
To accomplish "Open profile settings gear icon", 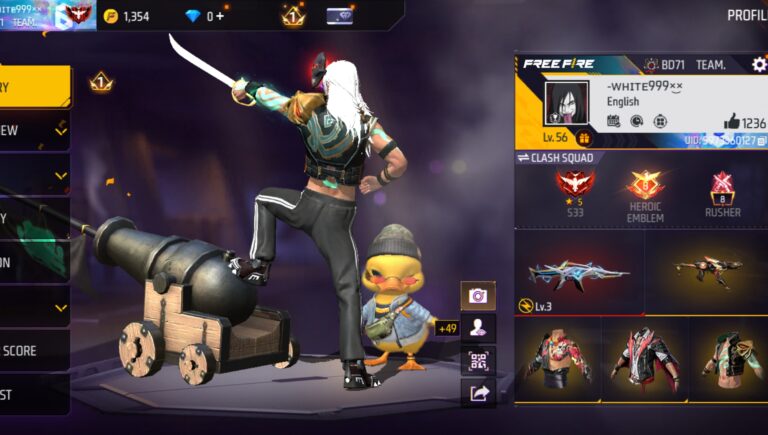I will coord(758,64).
